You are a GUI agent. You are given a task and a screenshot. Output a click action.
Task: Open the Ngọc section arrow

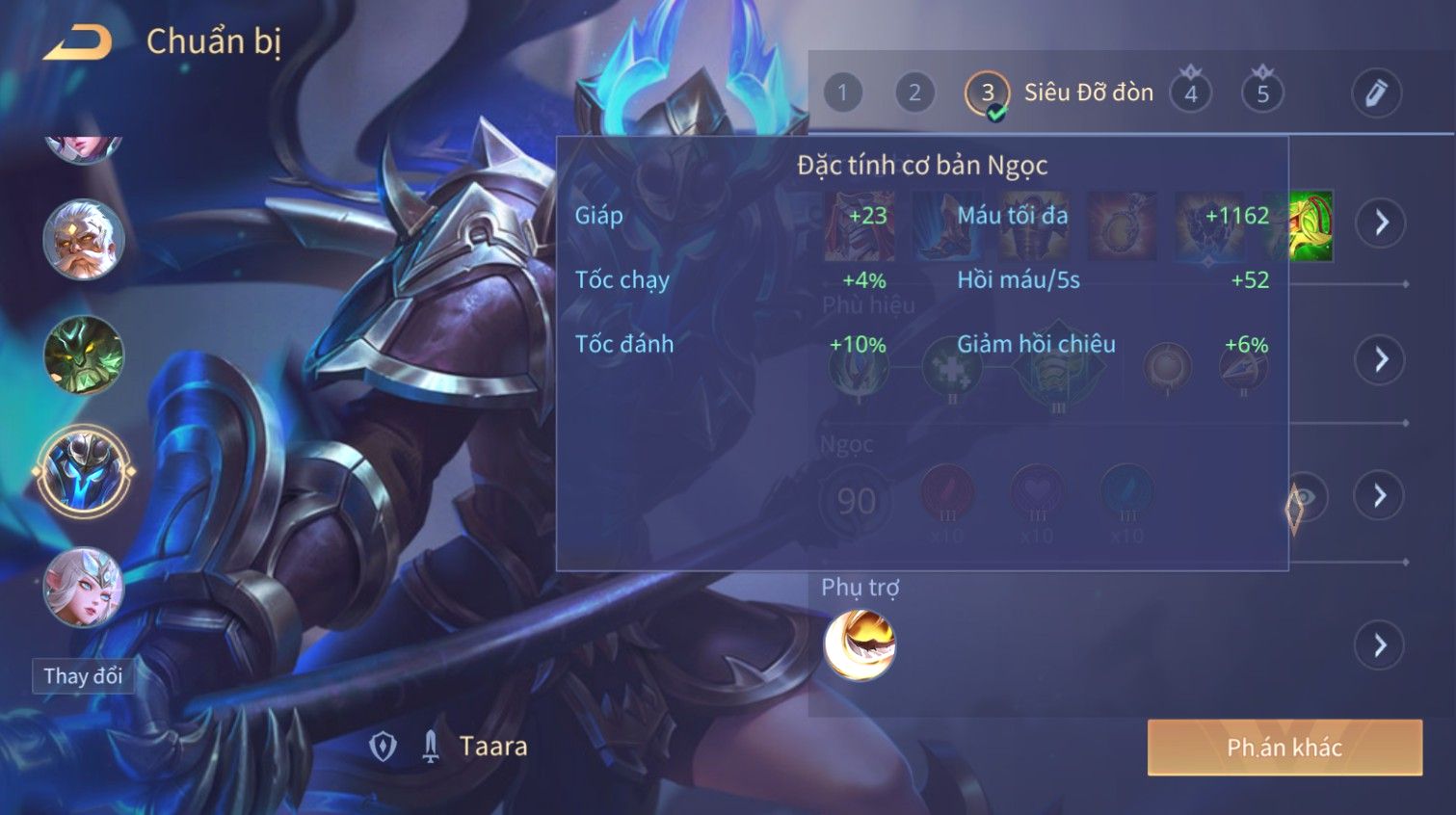pyautogui.click(x=1380, y=495)
